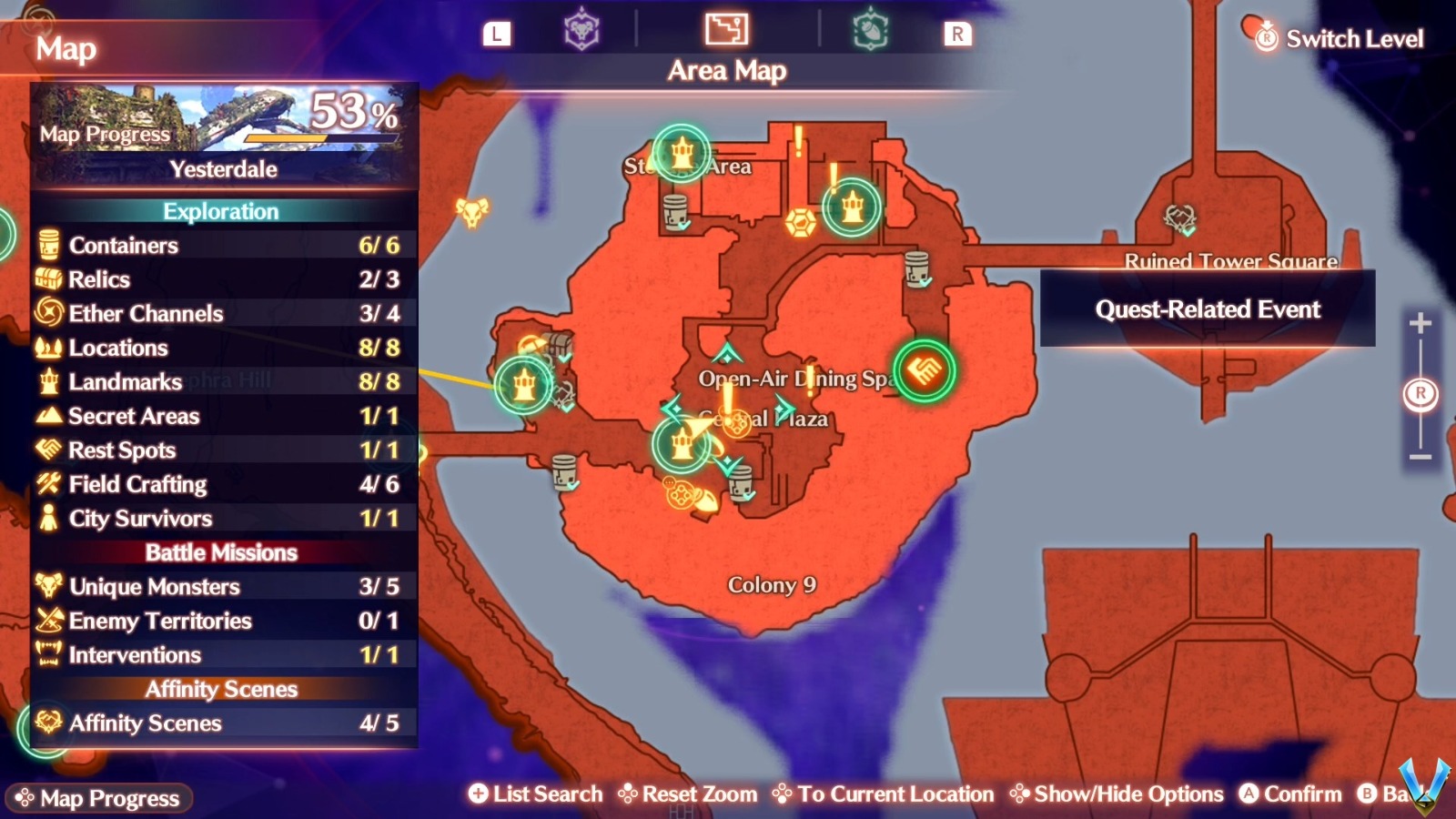Select the Unique Monsters emblem icon

[x=47, y=587]
